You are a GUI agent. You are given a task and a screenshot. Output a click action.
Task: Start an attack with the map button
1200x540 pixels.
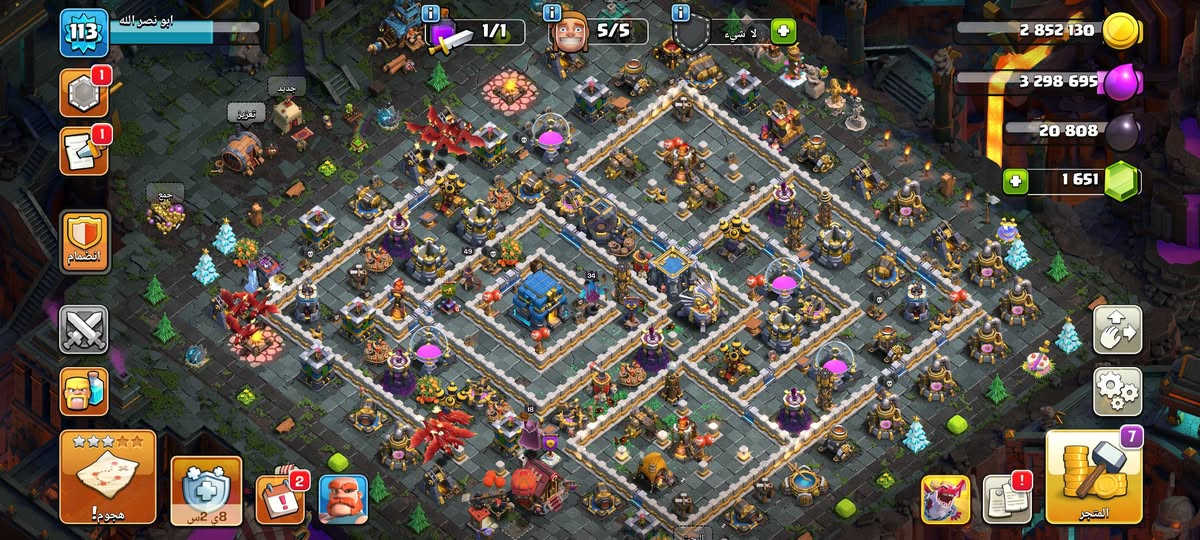(108, 477)
